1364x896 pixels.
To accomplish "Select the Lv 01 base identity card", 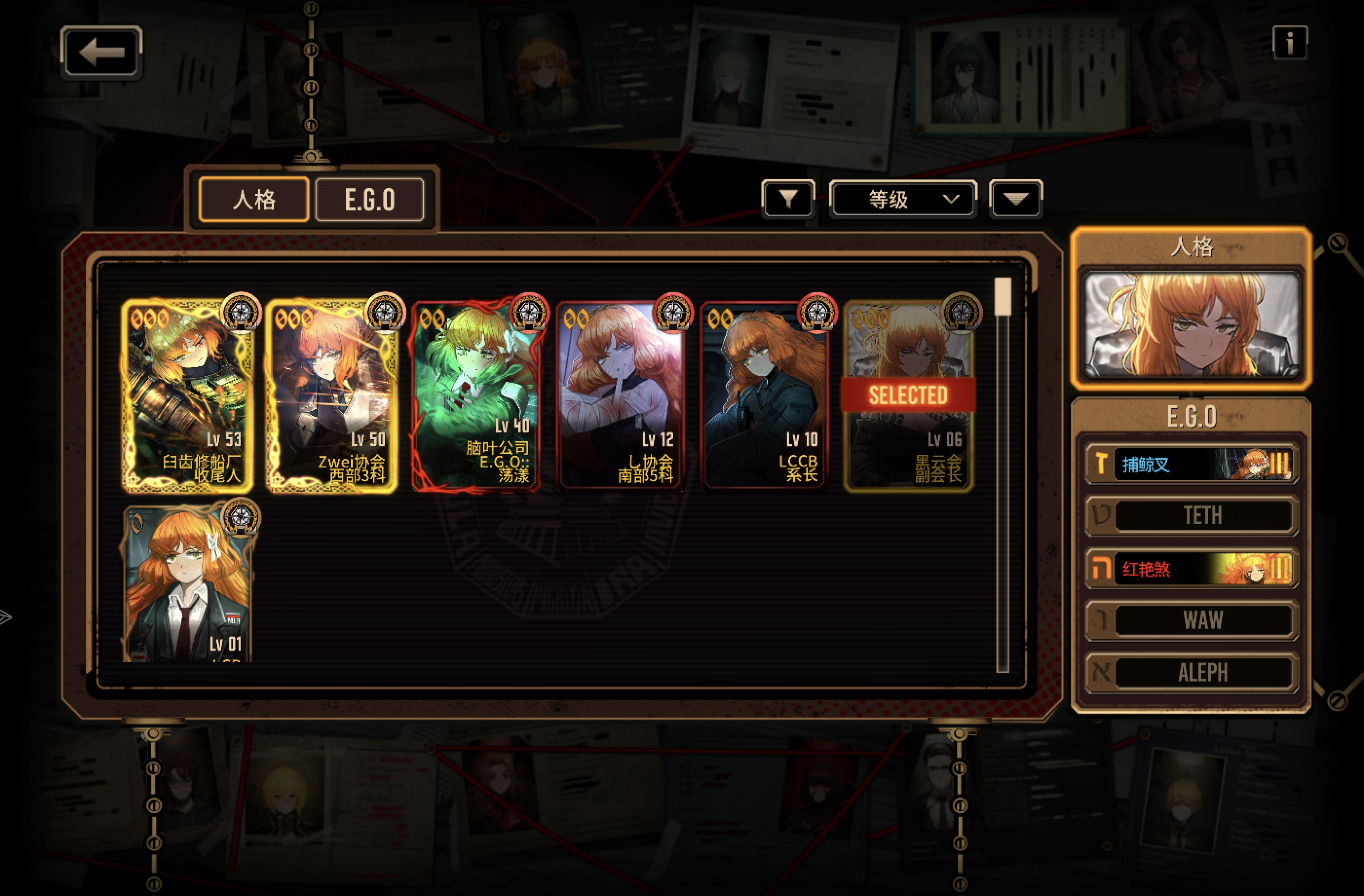I will 188,584.
